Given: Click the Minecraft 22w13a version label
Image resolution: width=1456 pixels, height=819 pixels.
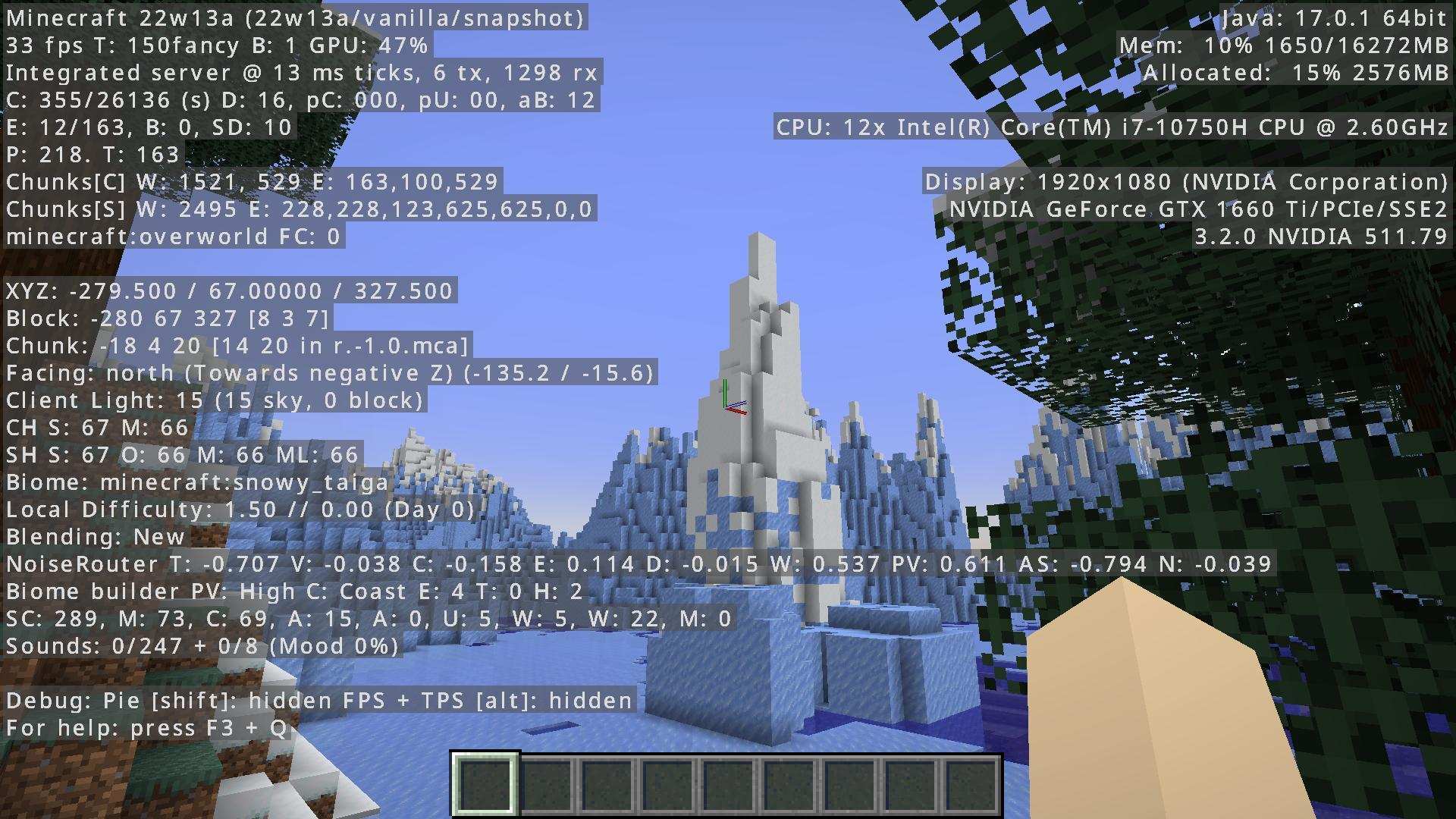Looking at the screenshot, I should 294,17.
